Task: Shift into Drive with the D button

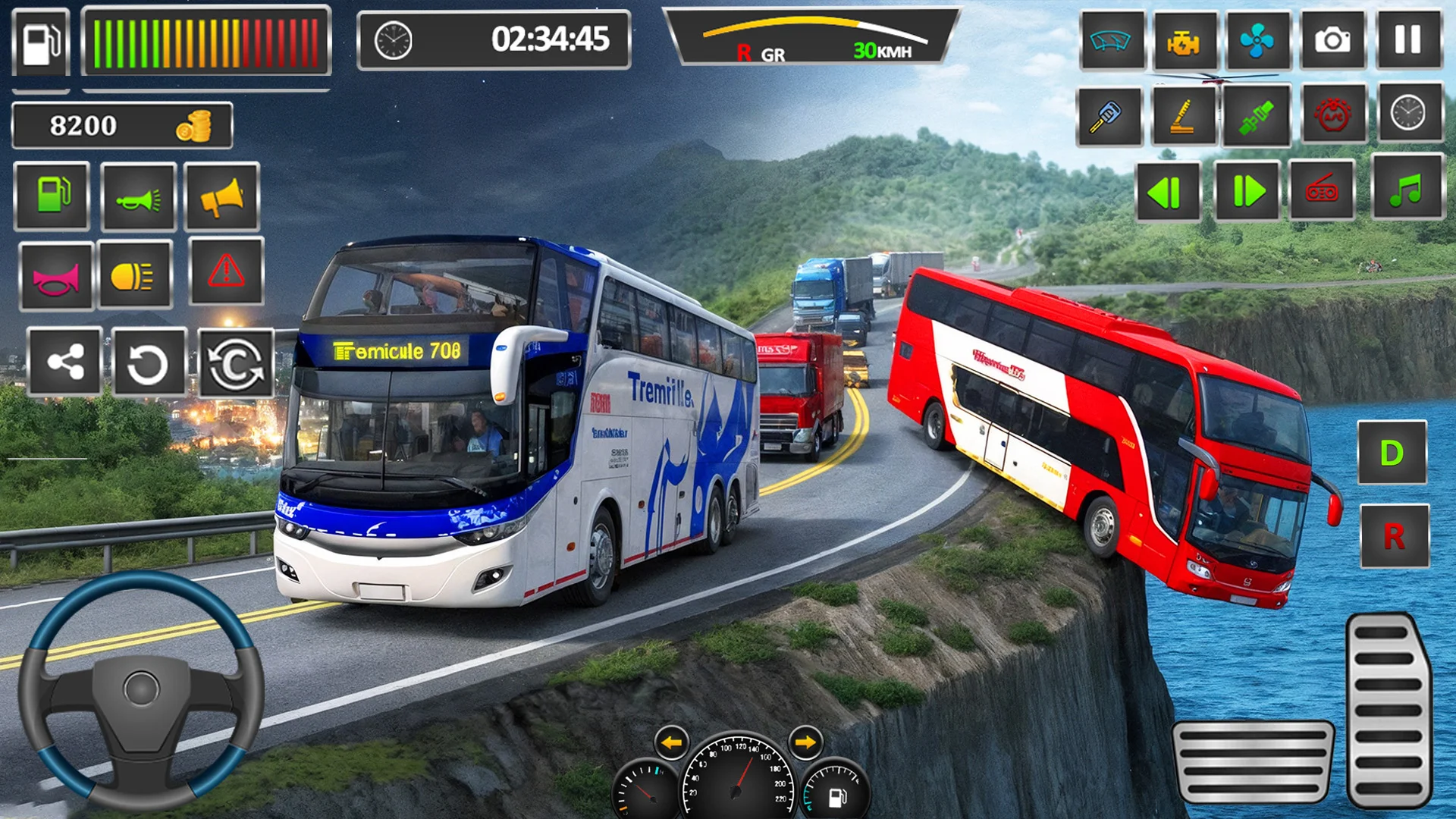Action: point(1392,453)
